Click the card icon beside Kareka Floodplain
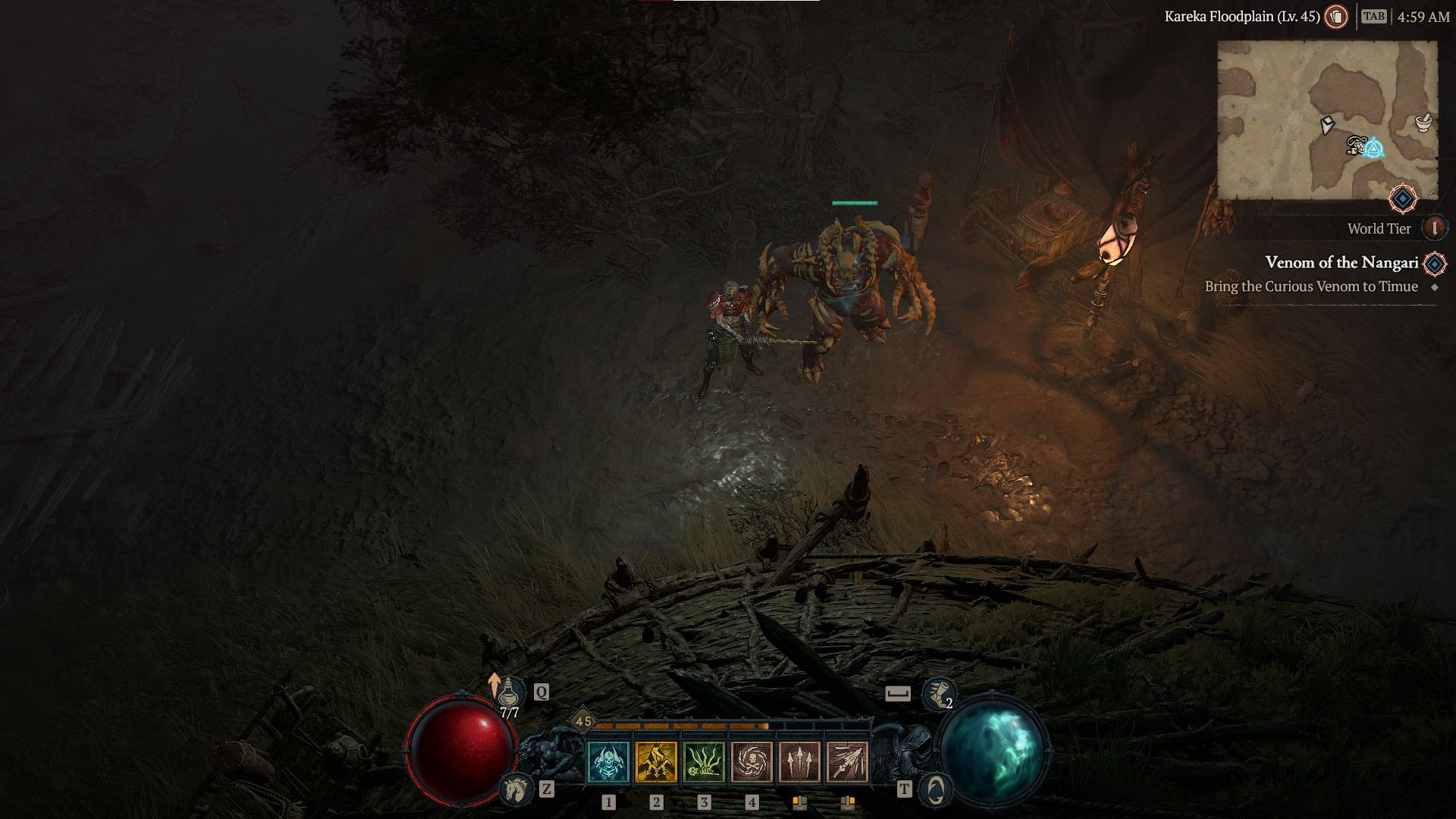1456x819 pixels. coord(1336,16)
